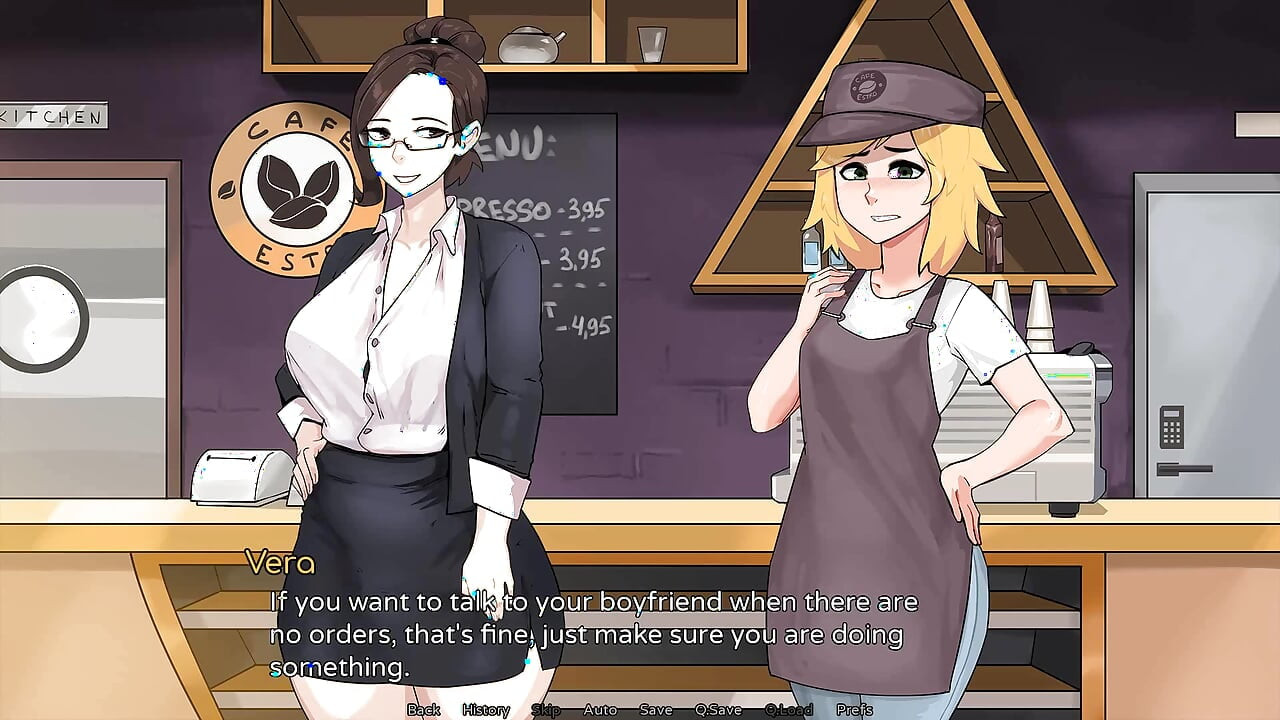Open the History screen
The width and height of the screenshot is (1280, 720).
coord(485,710)
